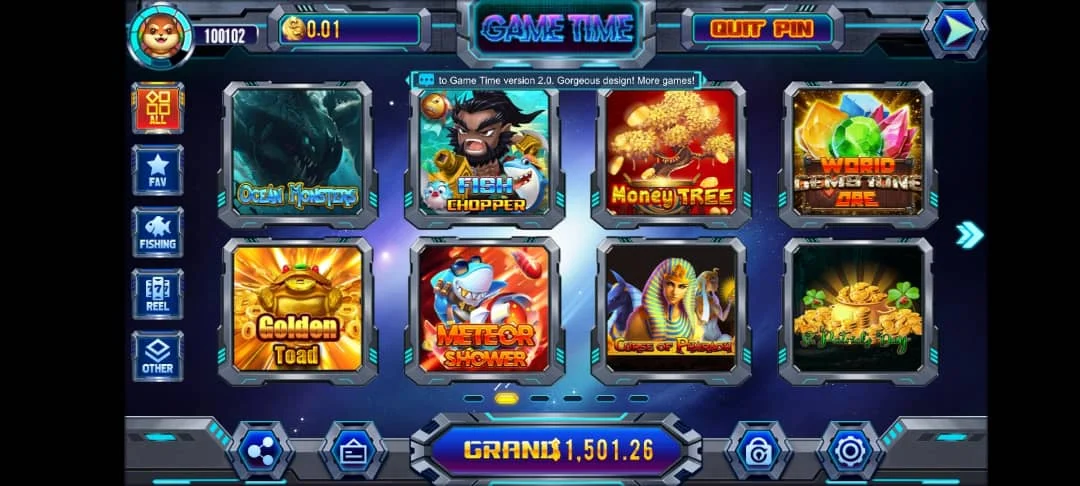Click the play arrow button in top corner
The image size is (1080, 486).
click(957, 30)
